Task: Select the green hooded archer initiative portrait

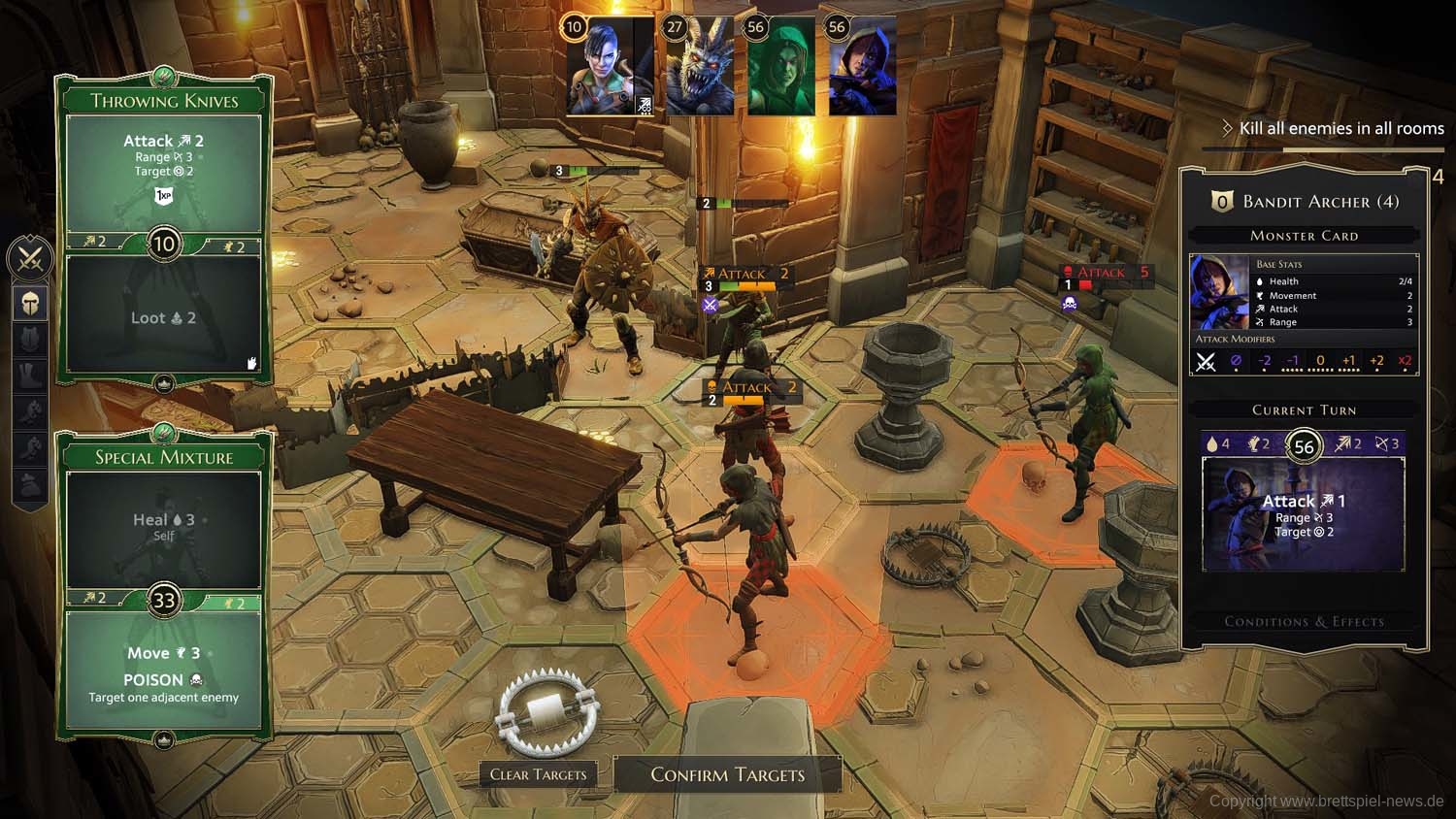Action: pos(780,66)
